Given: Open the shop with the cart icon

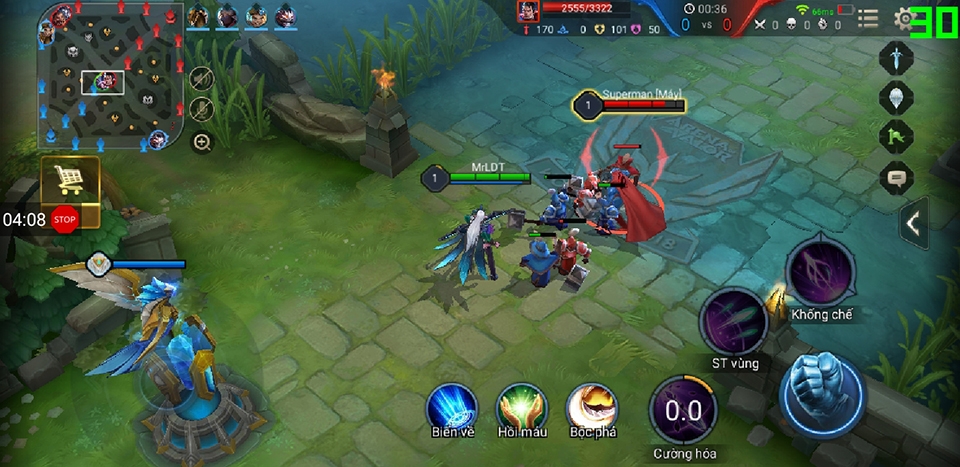Looking at the screenshot, I should [x=69, y=180].
